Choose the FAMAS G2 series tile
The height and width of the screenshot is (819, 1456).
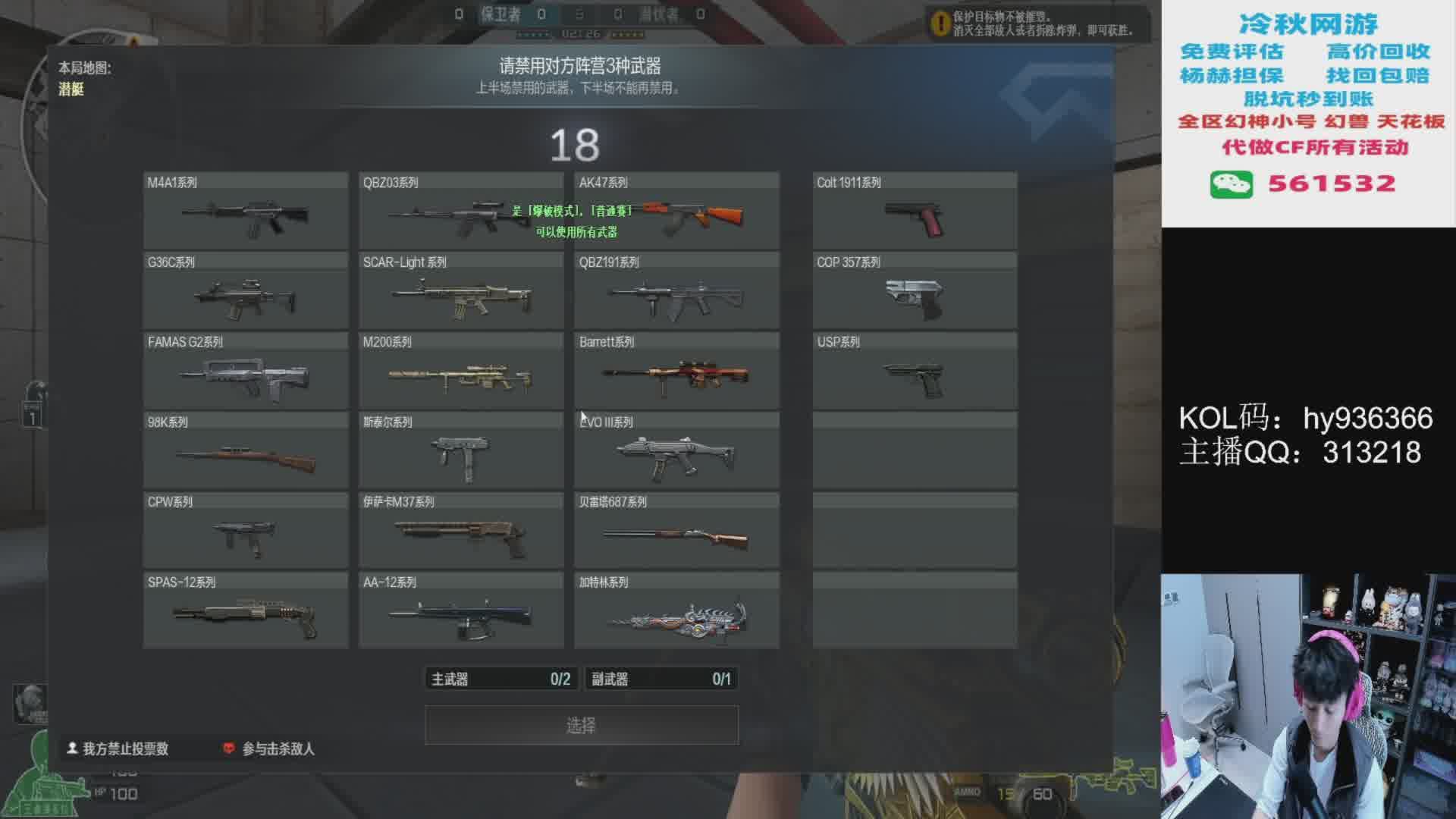(245, 372)
